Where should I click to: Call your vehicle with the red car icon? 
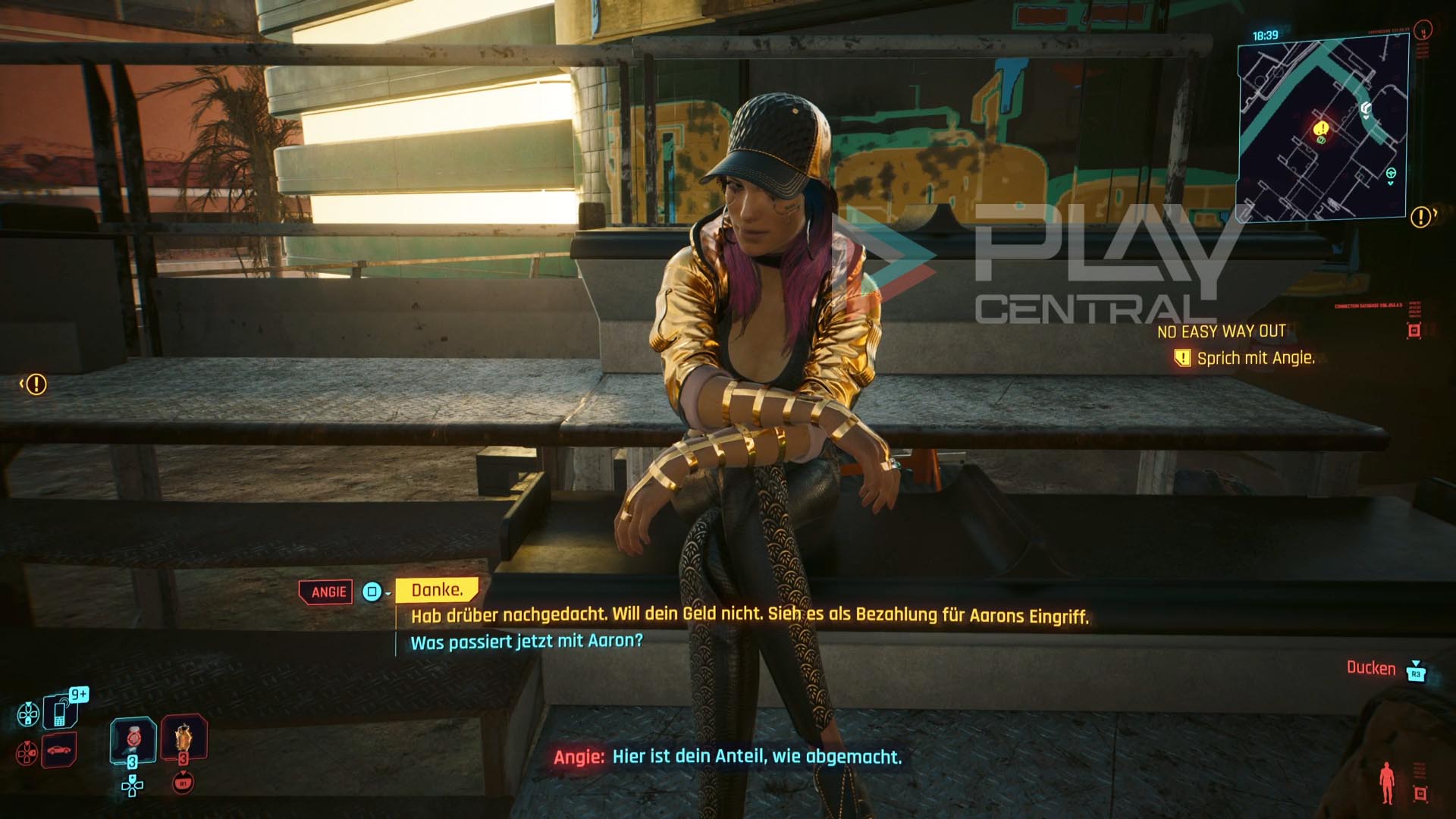coord(59,751)
